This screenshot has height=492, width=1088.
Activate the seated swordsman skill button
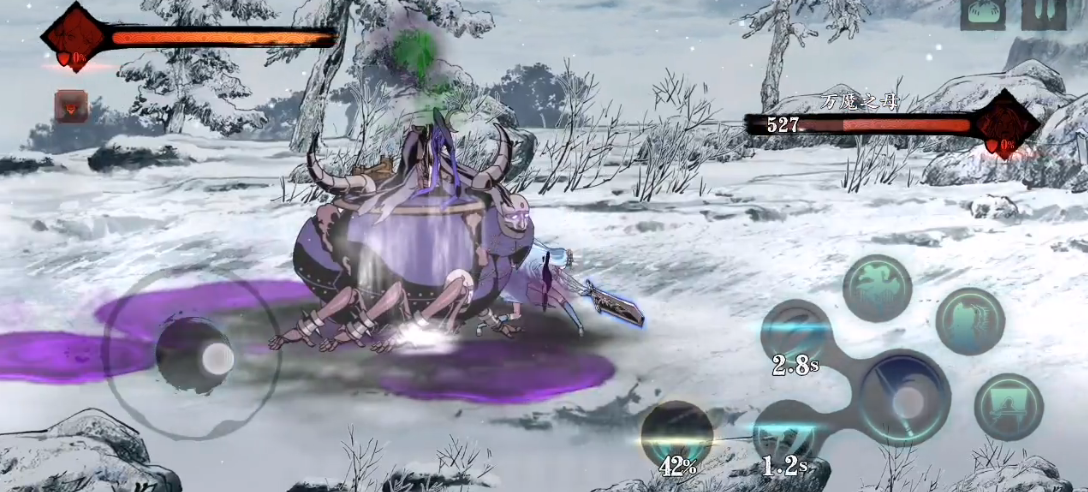[x=1009, y=407]
